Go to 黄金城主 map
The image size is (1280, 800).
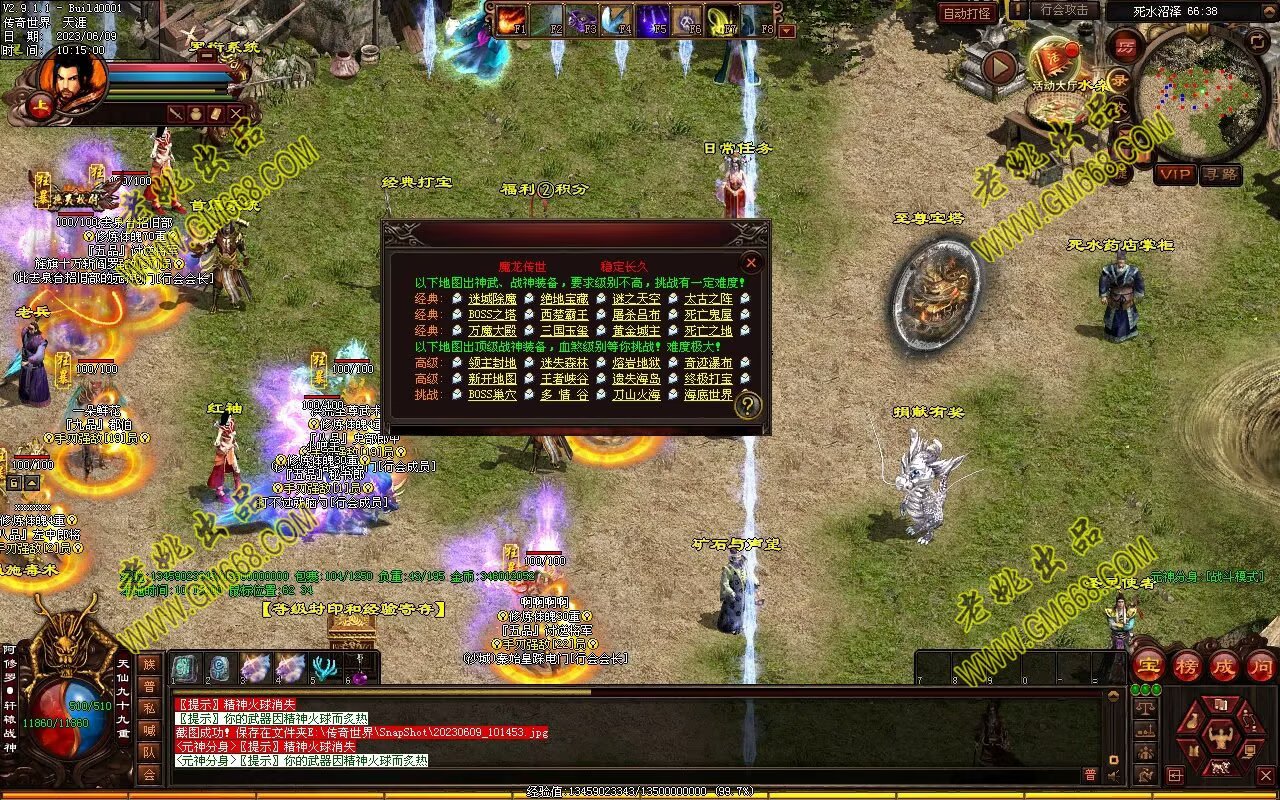636,330
